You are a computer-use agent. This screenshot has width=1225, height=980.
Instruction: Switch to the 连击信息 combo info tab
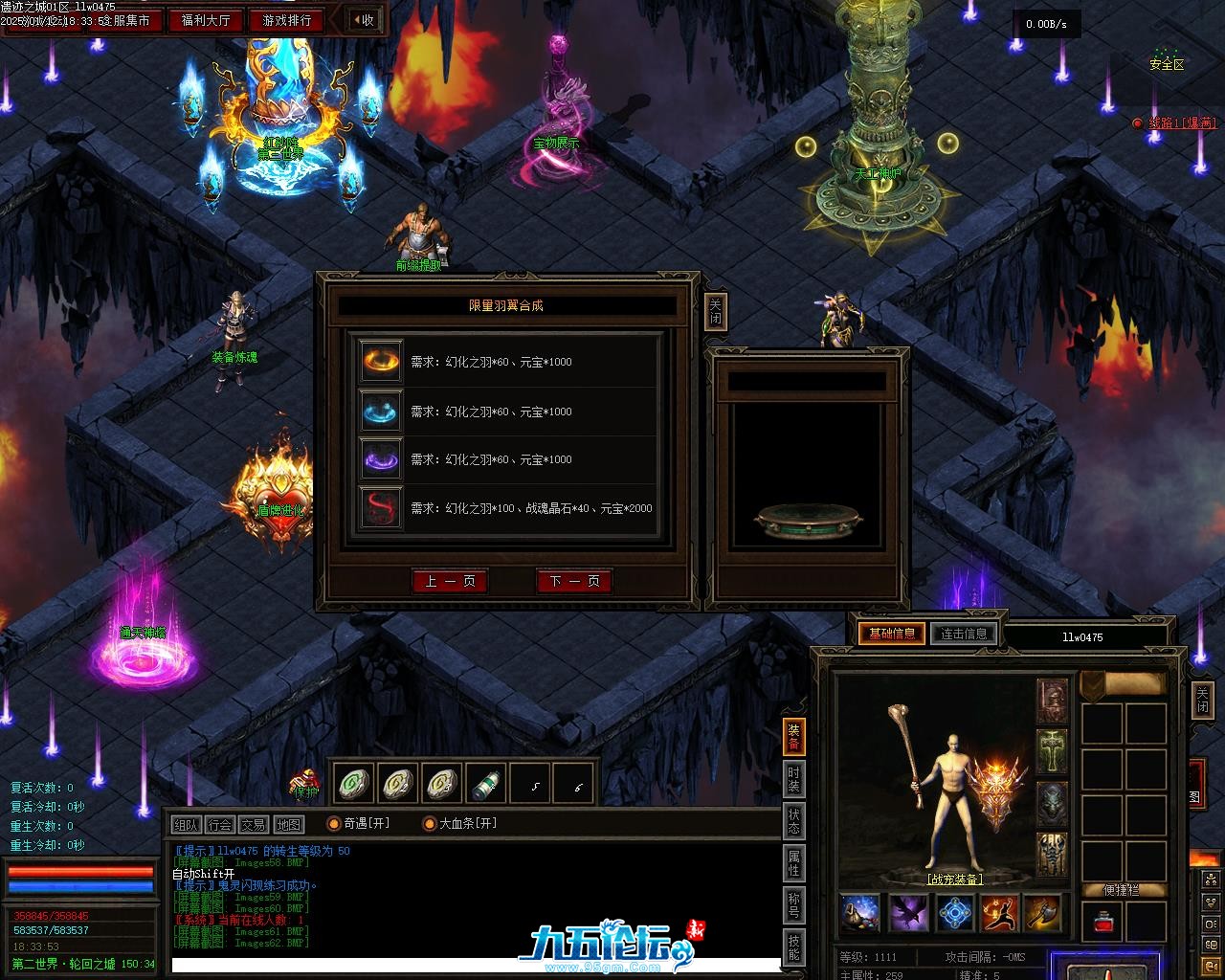point(964,634)
